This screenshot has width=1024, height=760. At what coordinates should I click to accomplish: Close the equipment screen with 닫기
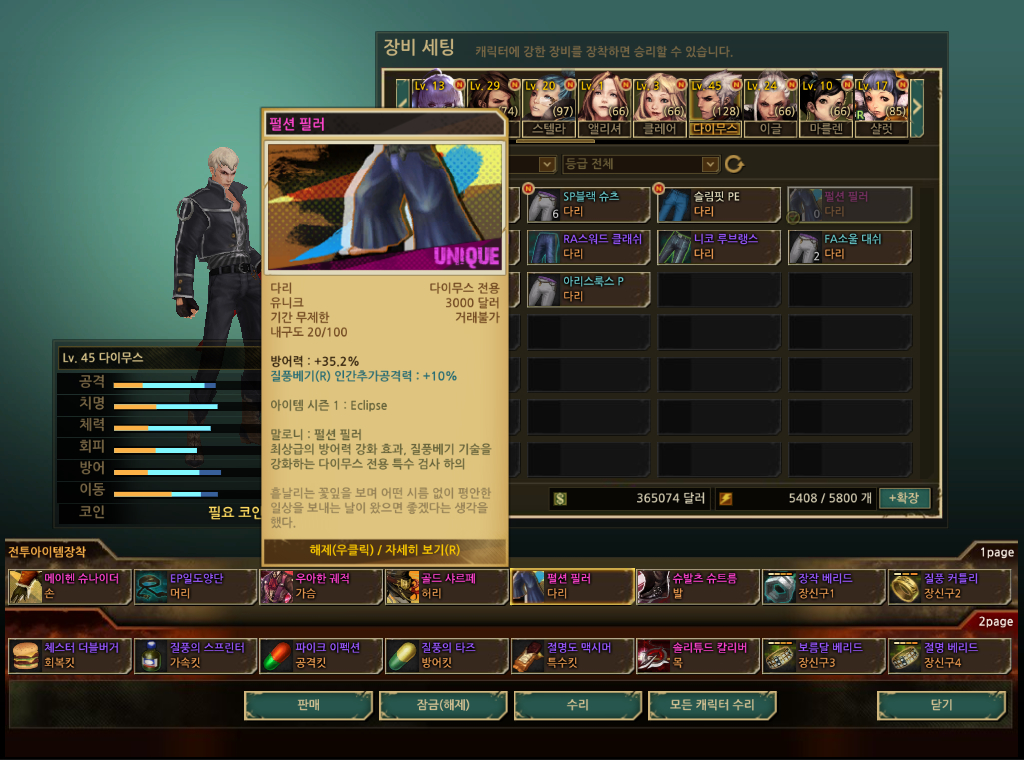click(941, 705)
